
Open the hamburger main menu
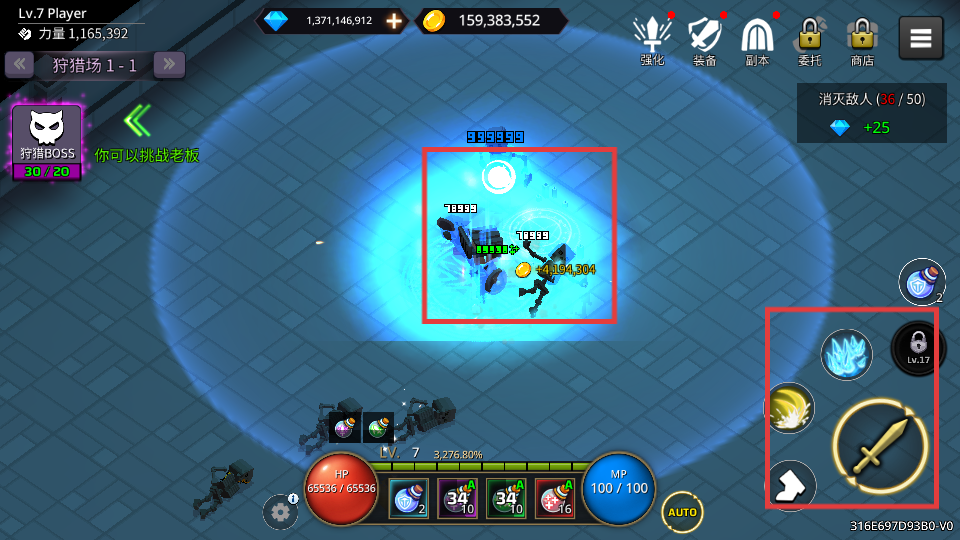point(921,39)
